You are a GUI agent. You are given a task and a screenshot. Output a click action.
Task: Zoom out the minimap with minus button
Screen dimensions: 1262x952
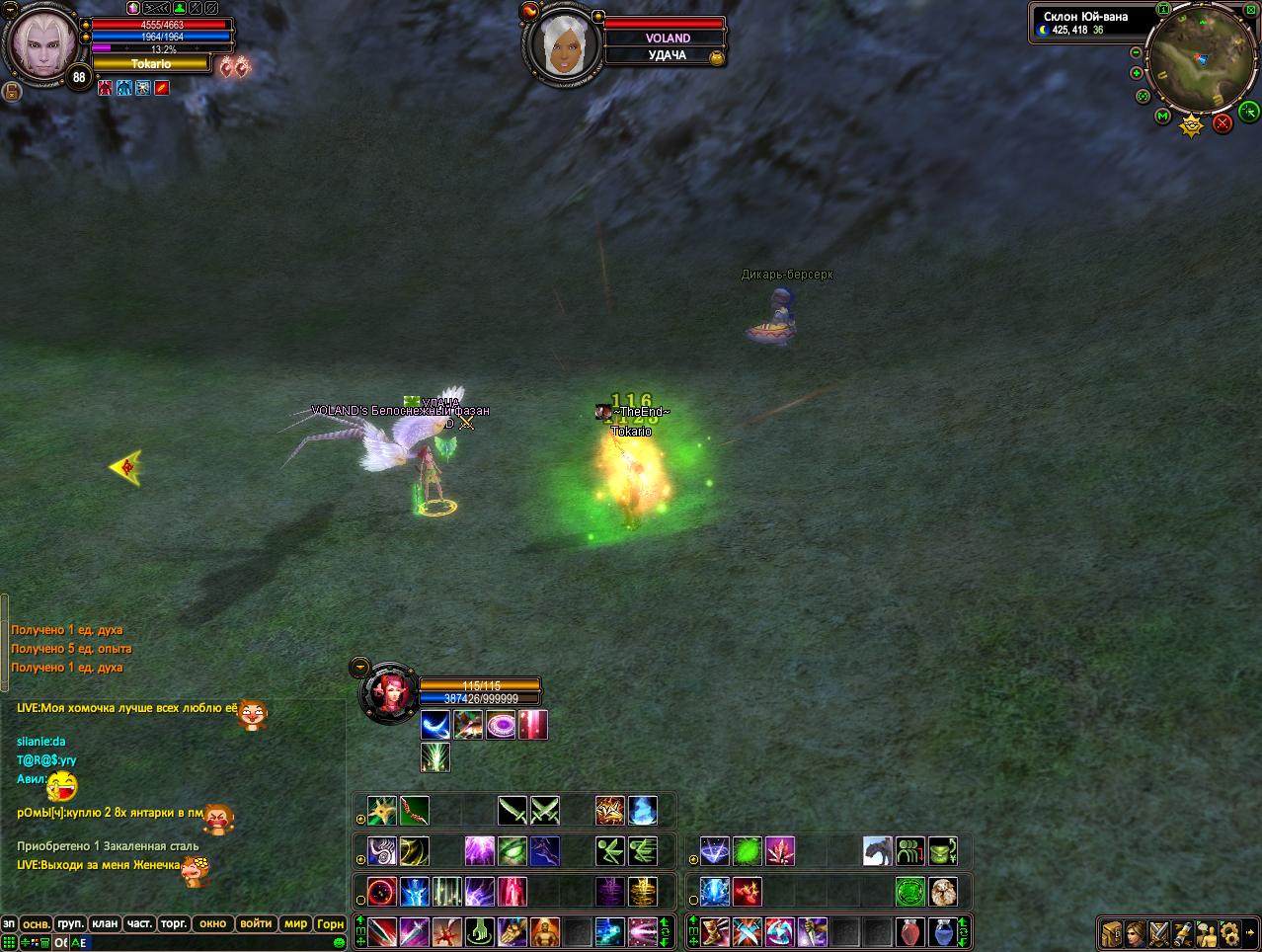pos(1136,52)
